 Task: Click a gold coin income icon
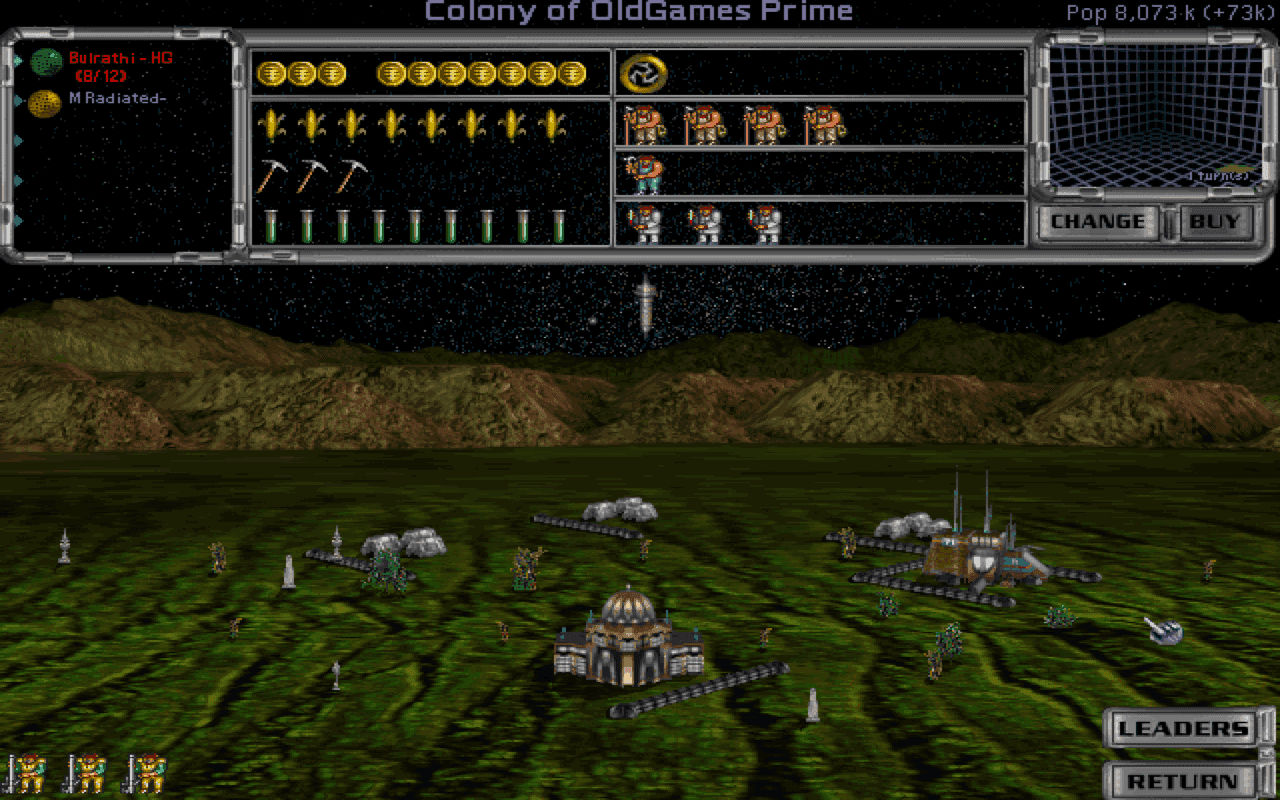[x=274, y=72]
